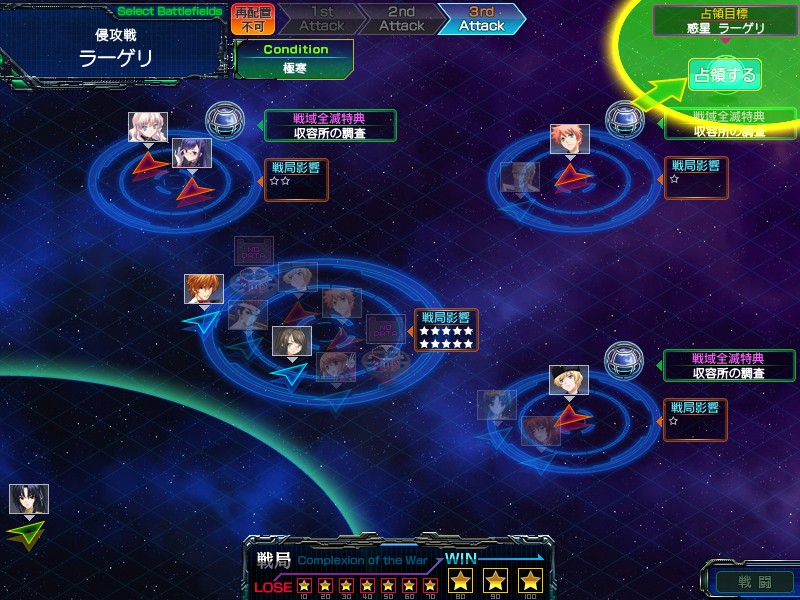Switch to the 2nd Attack tab
The image size is (800, 600).
pos(400,19)
